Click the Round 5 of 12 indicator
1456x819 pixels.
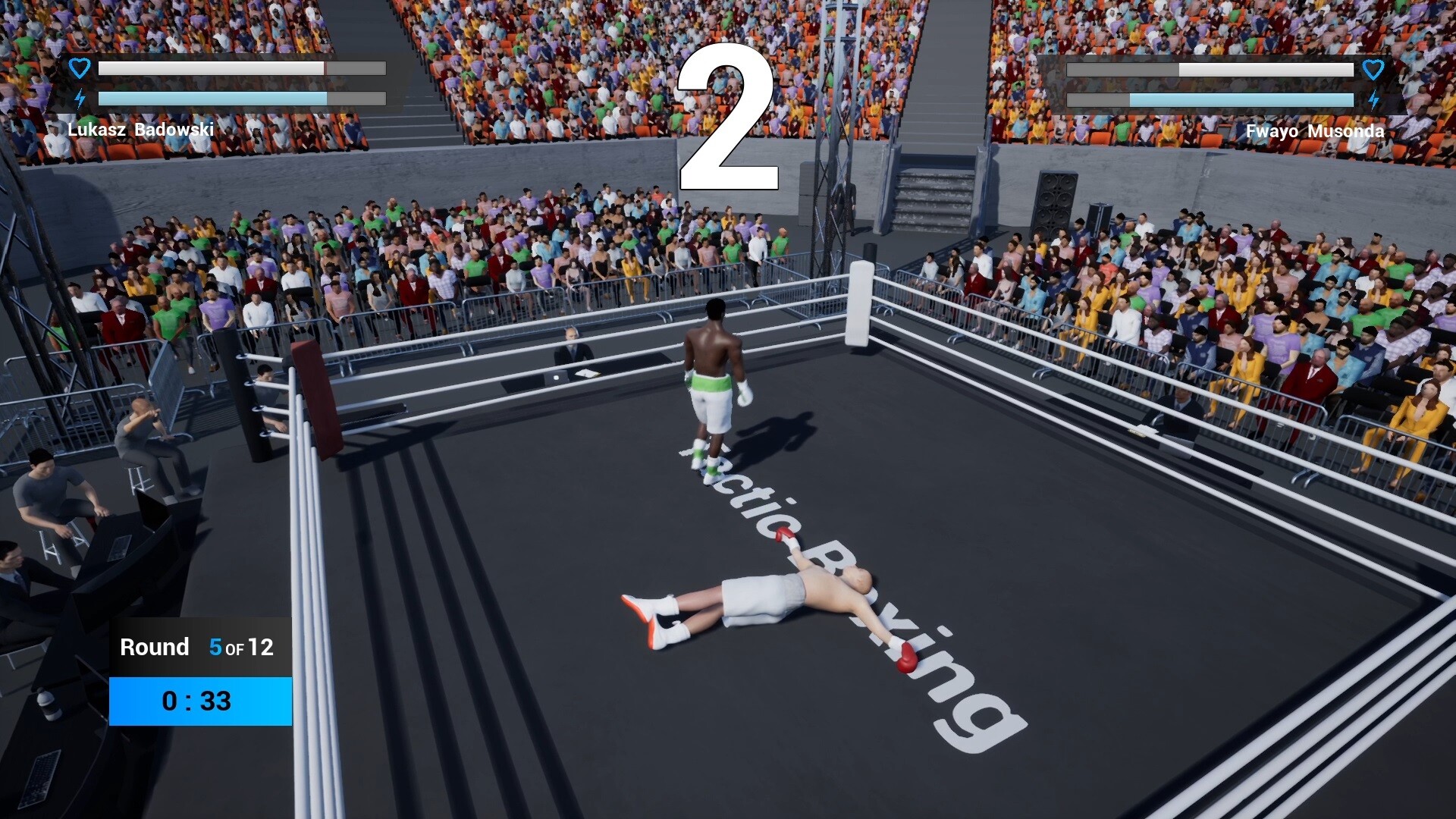(197, 648)
